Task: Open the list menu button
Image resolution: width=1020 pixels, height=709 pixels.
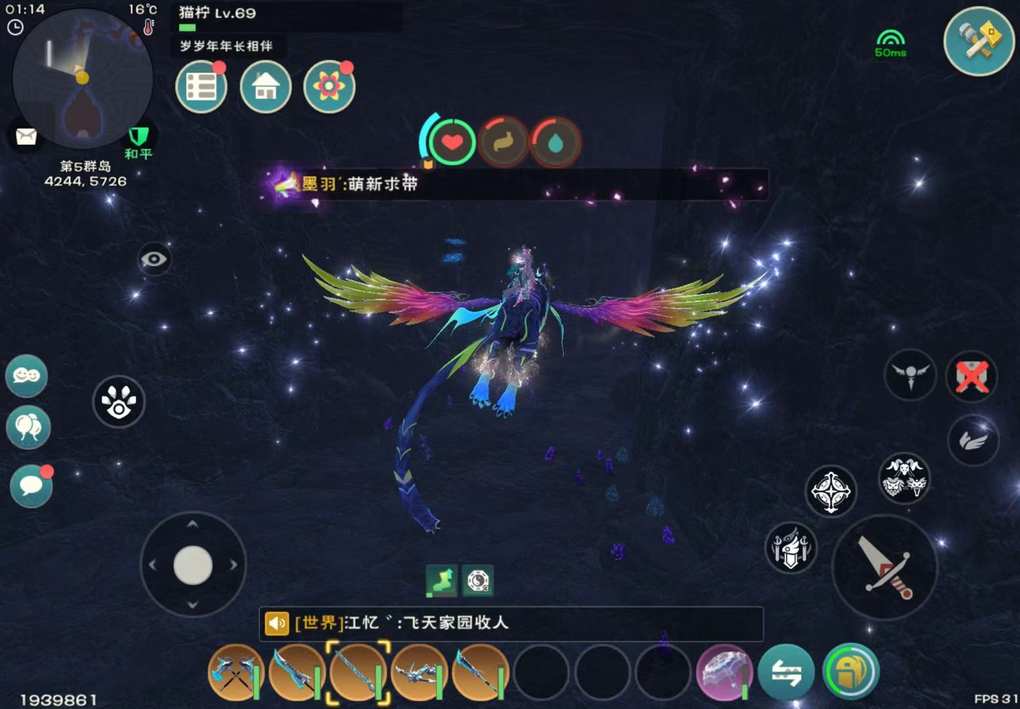Action: pos(201,87)
